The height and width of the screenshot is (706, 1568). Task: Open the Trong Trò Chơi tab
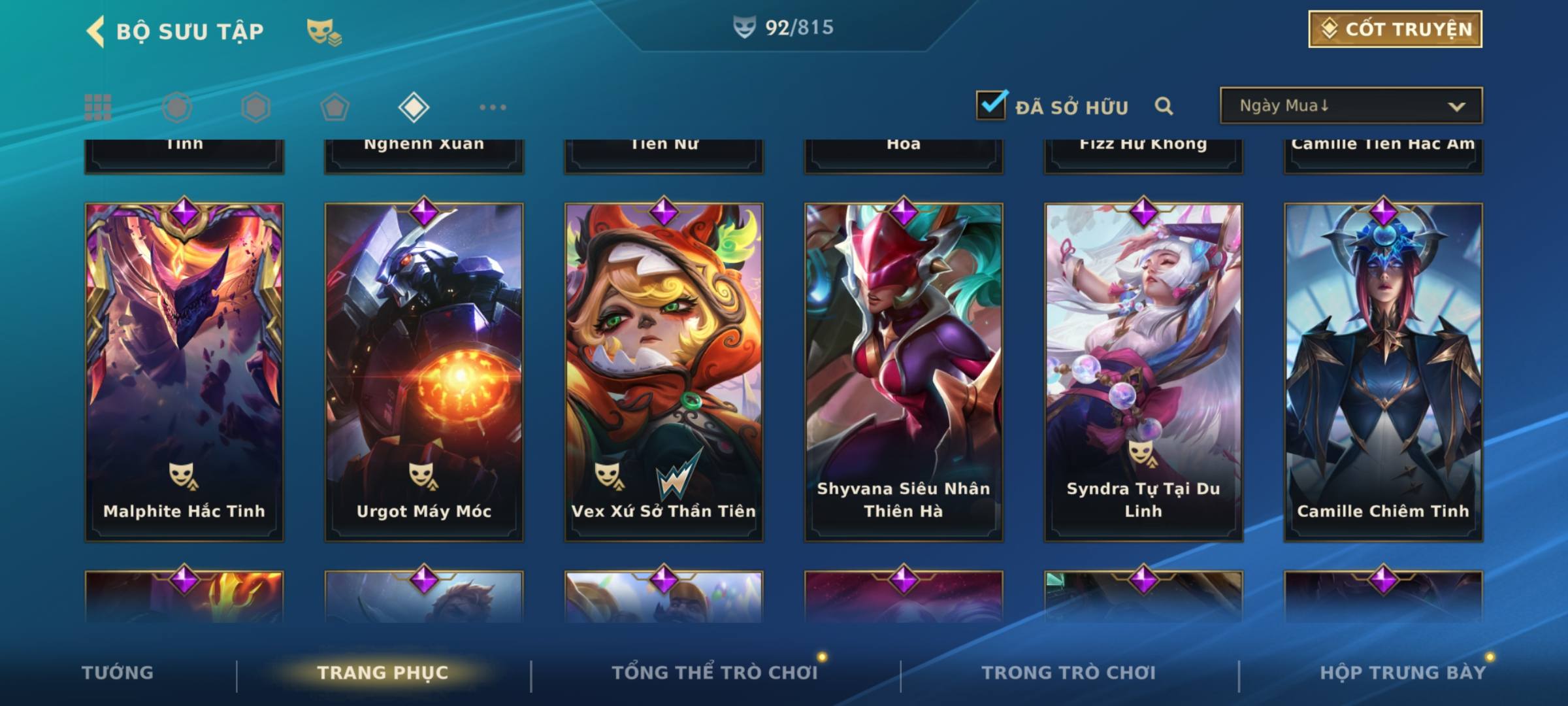coord(1069,673)
